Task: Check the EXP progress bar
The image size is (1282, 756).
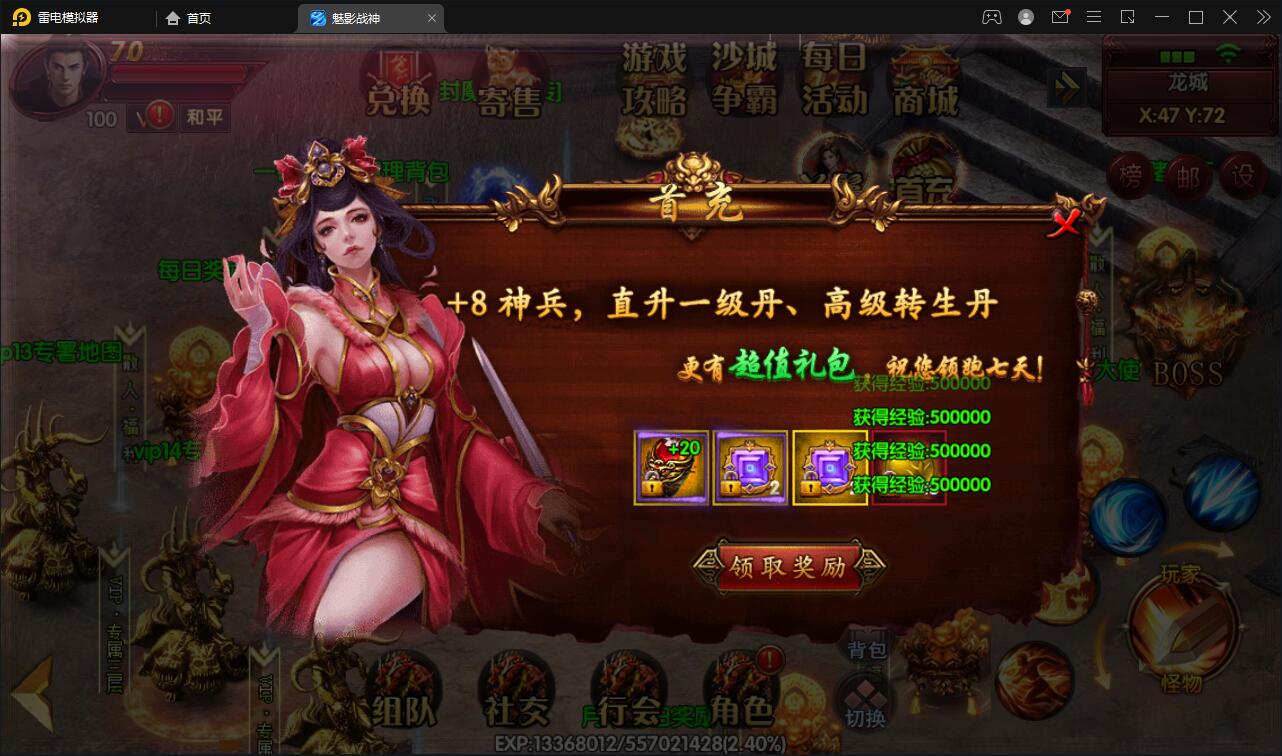Action: (640, 744)
